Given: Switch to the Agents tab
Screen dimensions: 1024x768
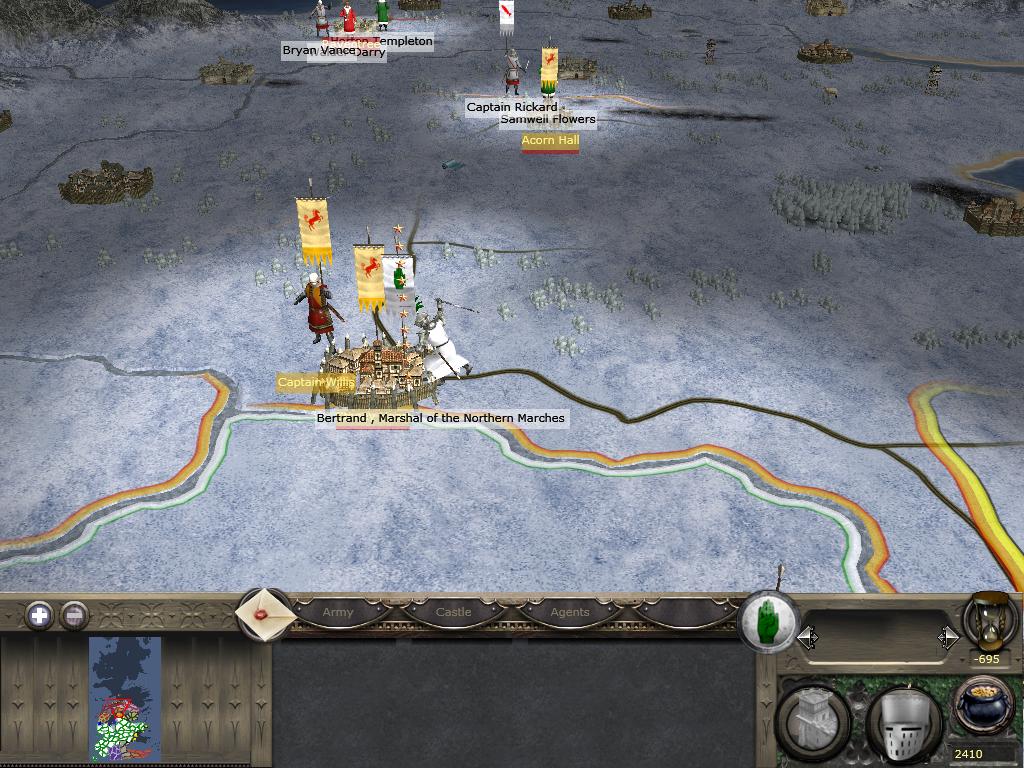Looking at the screenshot, I should pos(570,612).
